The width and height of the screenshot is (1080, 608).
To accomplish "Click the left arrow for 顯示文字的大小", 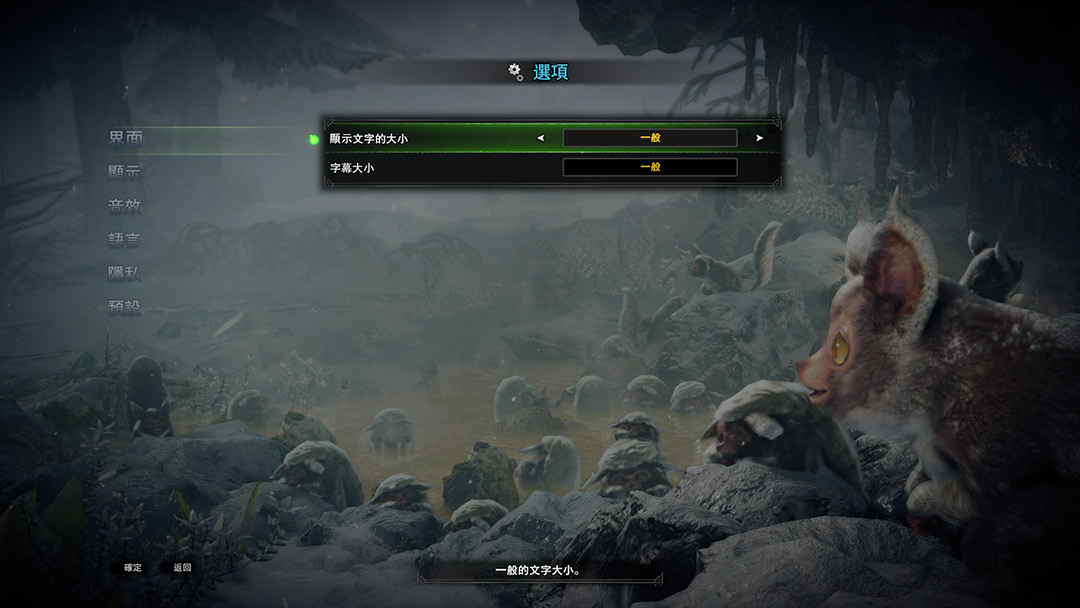I will coord(541,138).
